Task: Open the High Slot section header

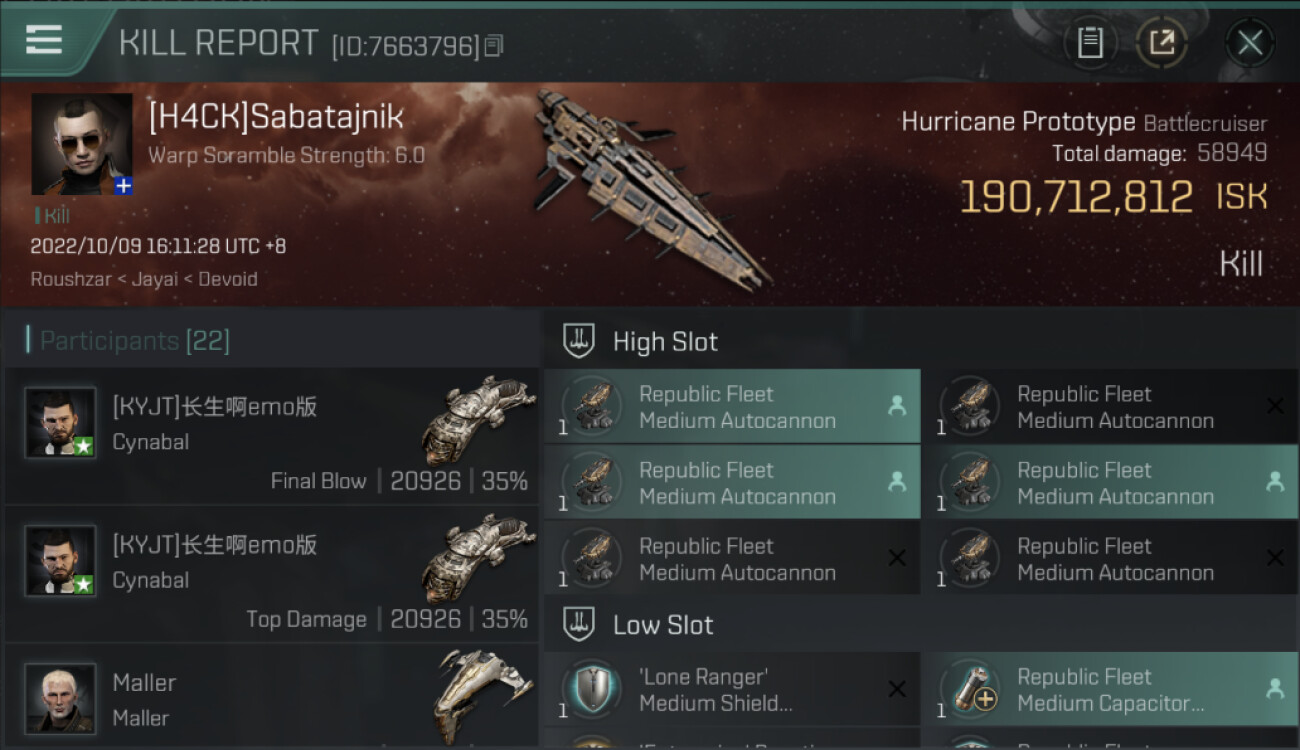Action: tap(665, 341)
